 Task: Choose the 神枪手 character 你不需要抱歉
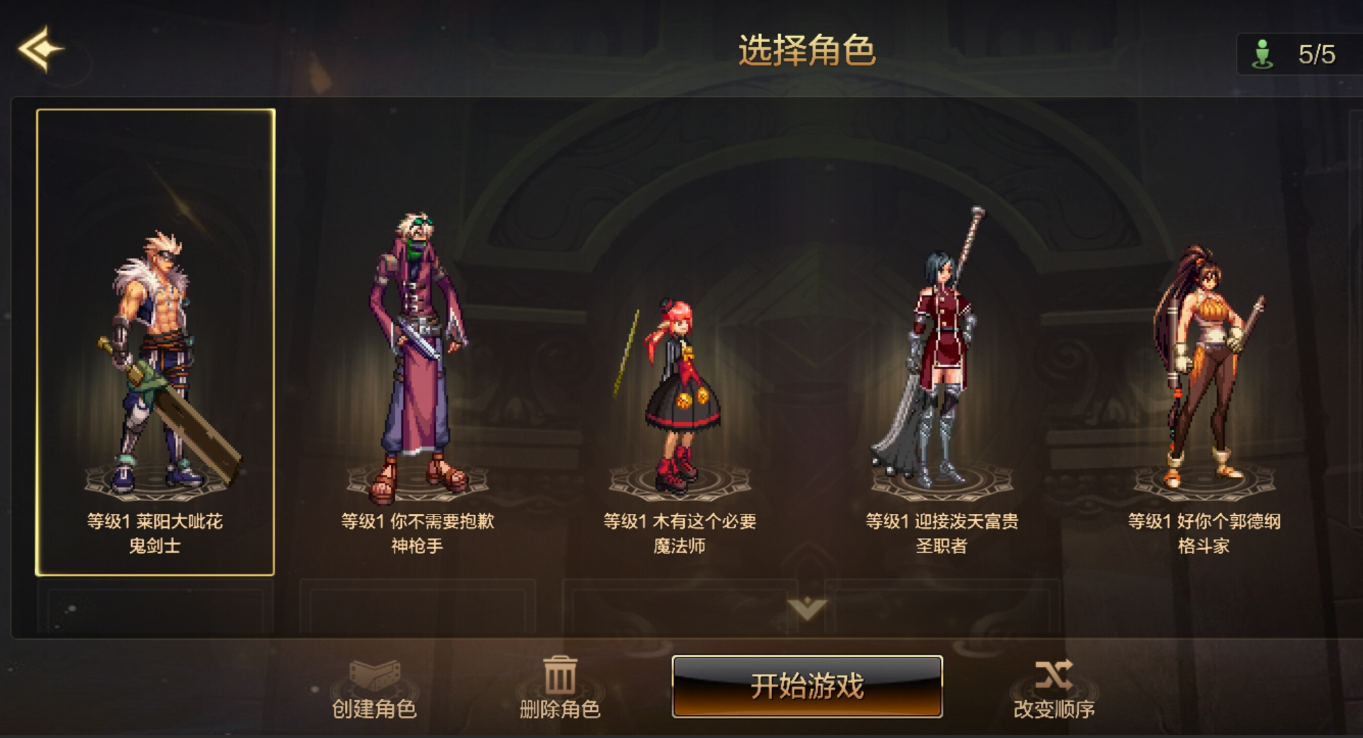point(418,360)
